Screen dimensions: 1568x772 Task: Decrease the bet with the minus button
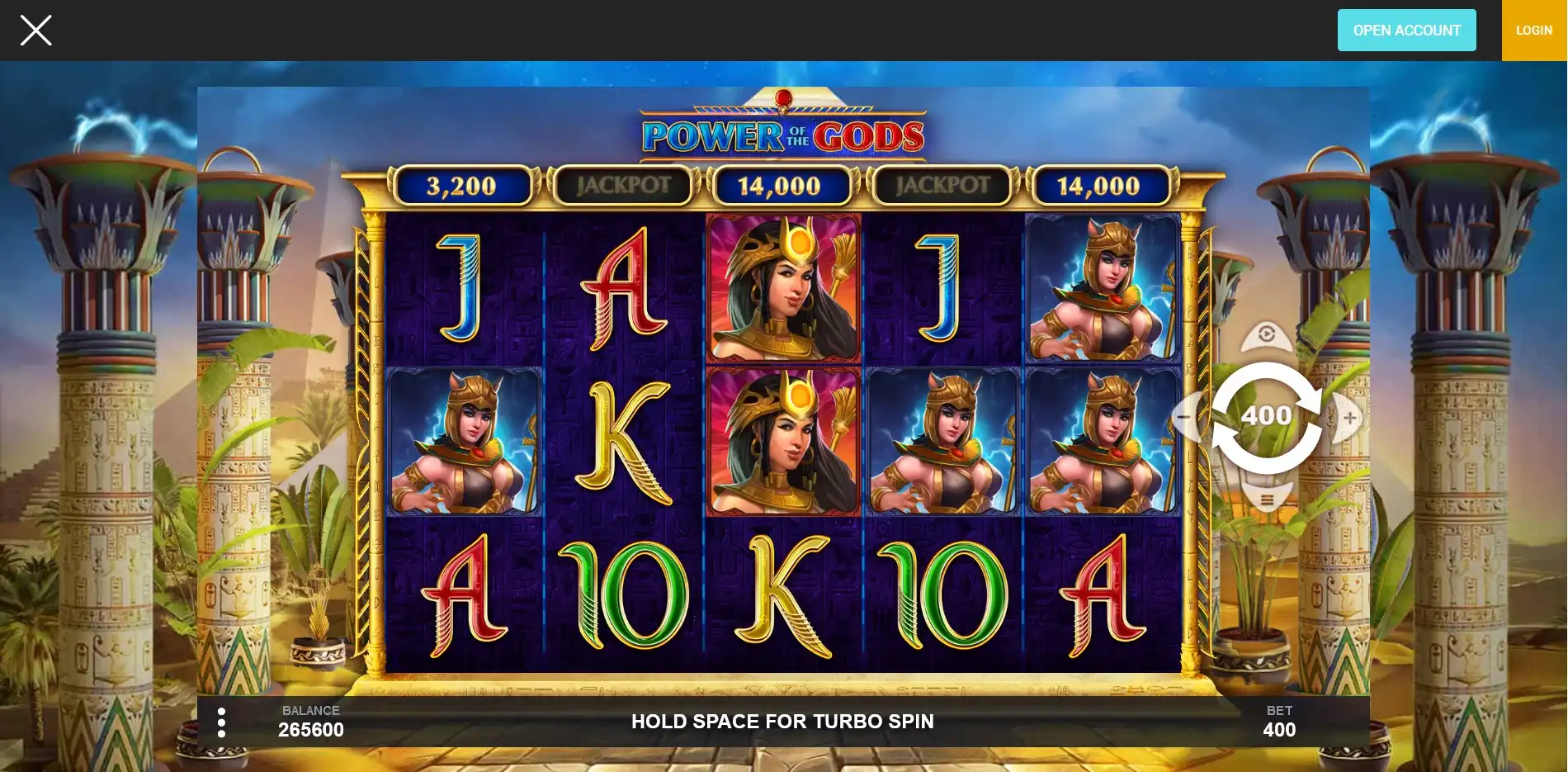pos(1183,417)
